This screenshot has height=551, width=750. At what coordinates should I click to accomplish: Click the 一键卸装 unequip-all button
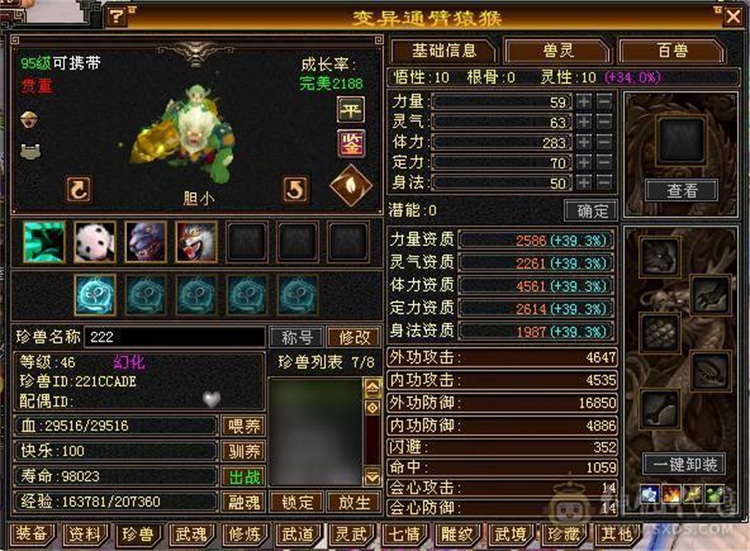683,464
